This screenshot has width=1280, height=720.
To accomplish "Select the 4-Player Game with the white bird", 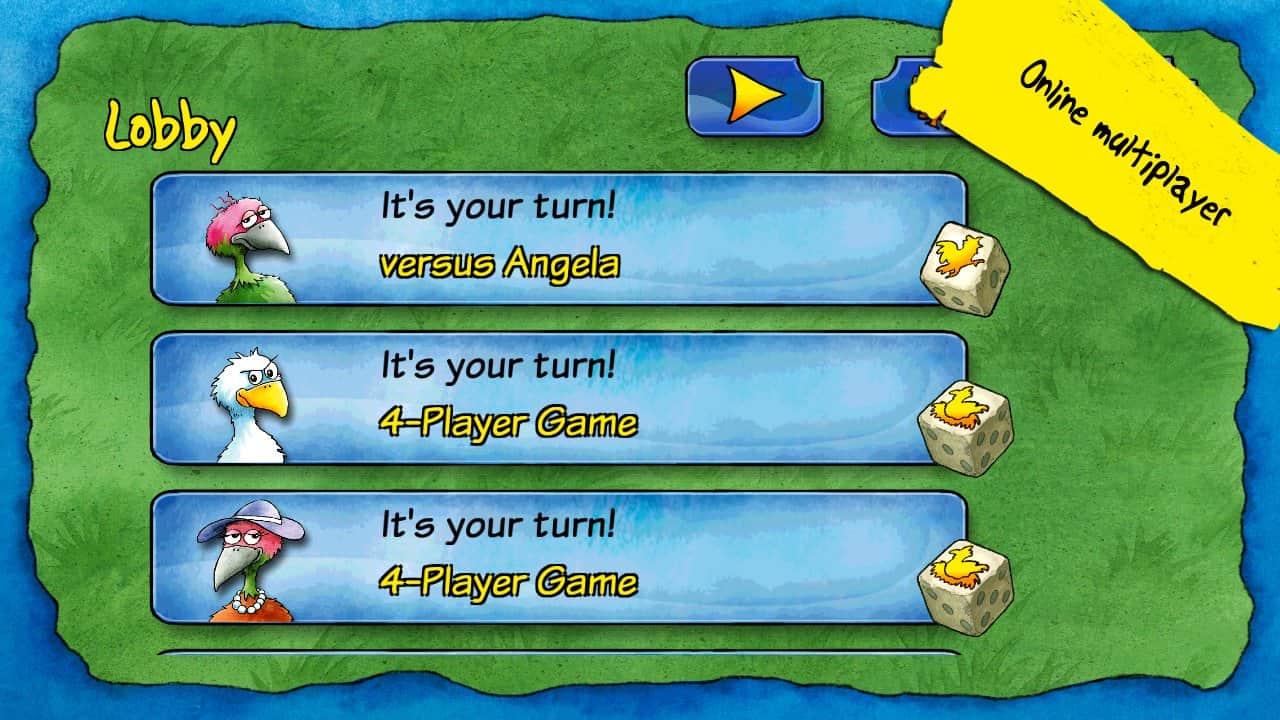I will 558,398.
